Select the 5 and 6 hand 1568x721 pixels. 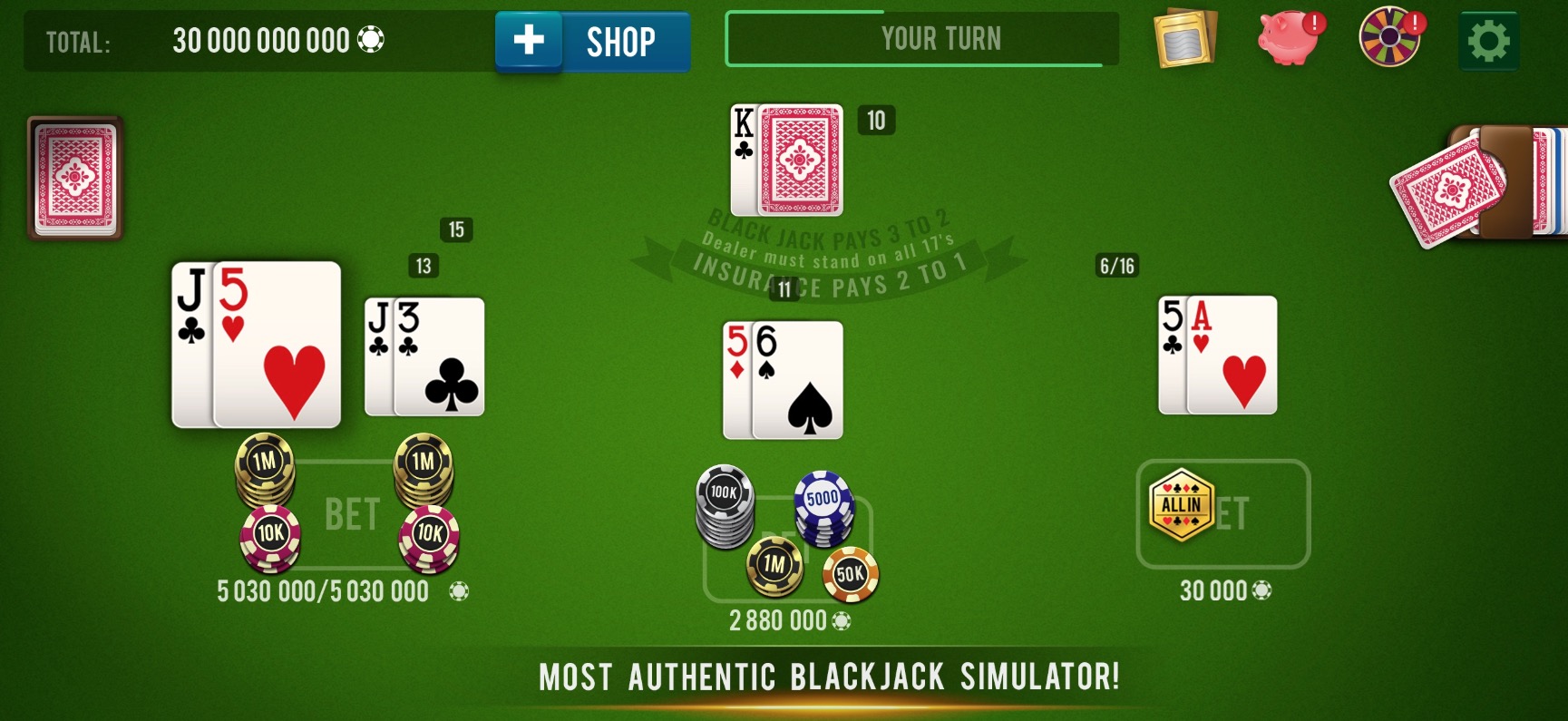point(783,380)
